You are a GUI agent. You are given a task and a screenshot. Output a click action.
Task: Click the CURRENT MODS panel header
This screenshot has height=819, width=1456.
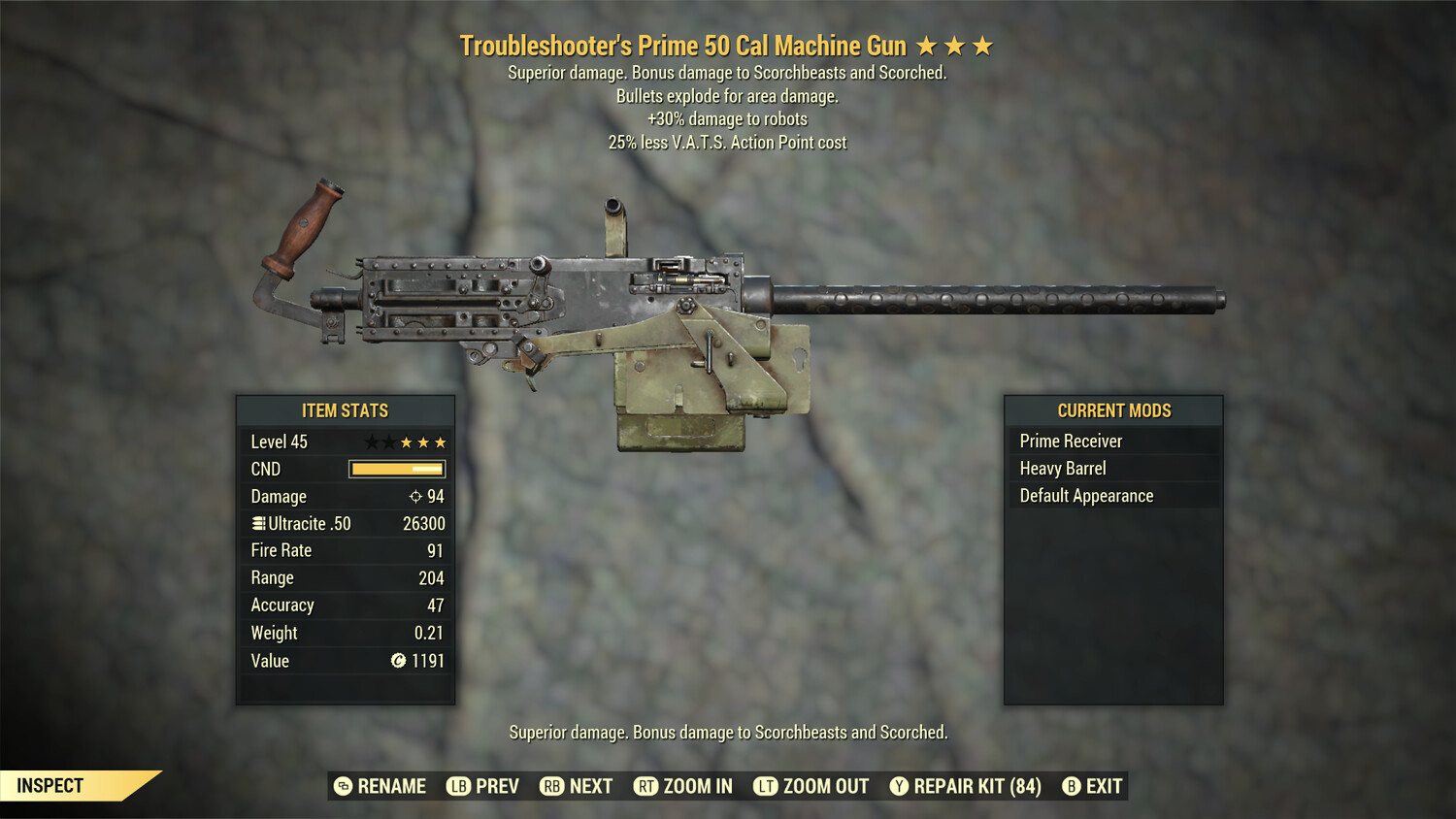[x=1113, y=410]
